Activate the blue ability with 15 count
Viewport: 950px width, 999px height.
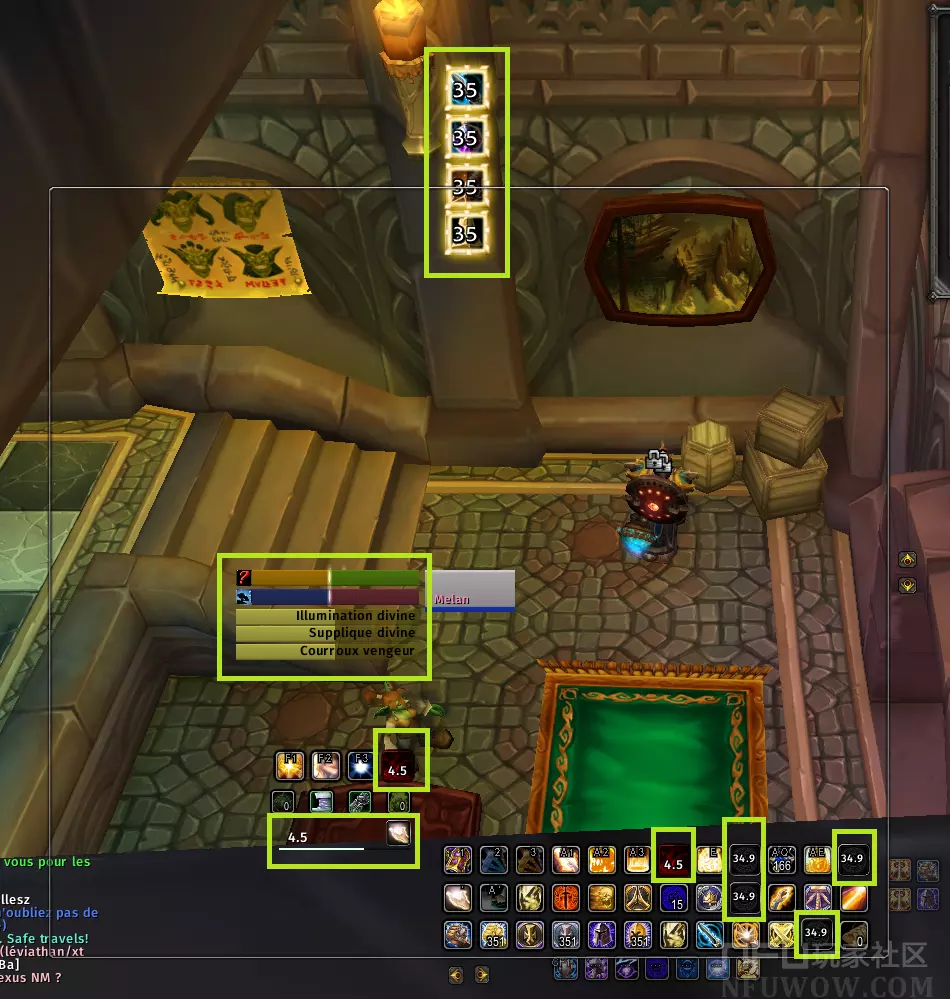(673, 897)
